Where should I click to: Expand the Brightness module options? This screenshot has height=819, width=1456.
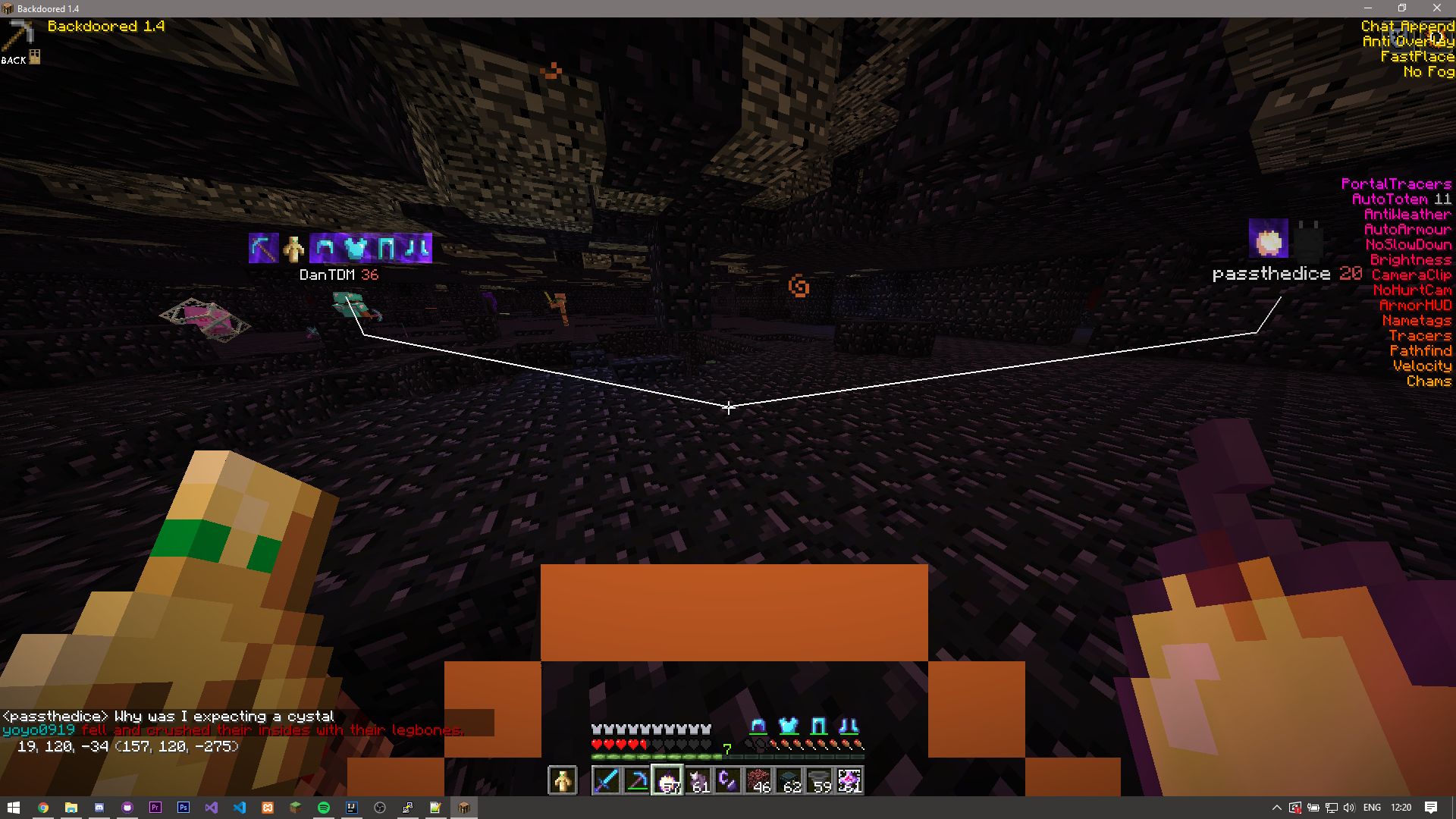coord(1412,259)
